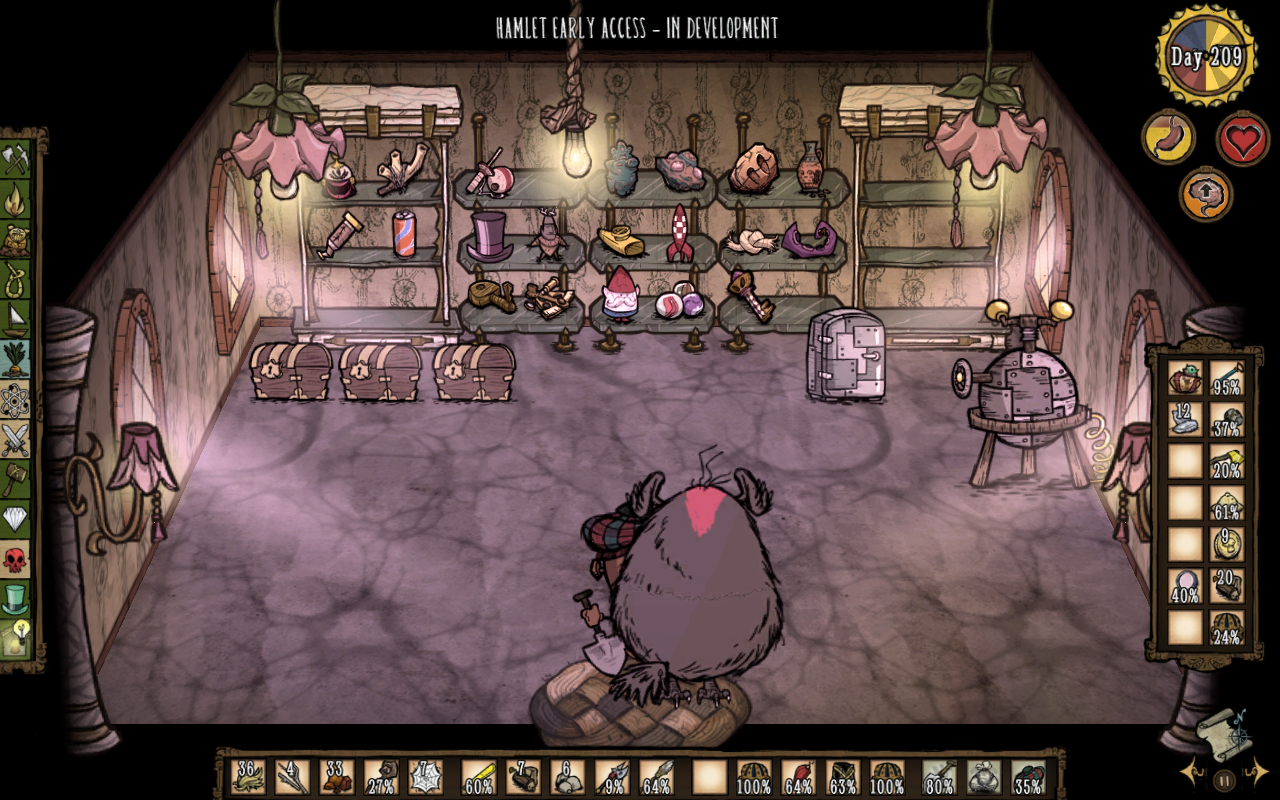
Task: Open the red skull Magic tab
Action: click(x=16, y=557)
